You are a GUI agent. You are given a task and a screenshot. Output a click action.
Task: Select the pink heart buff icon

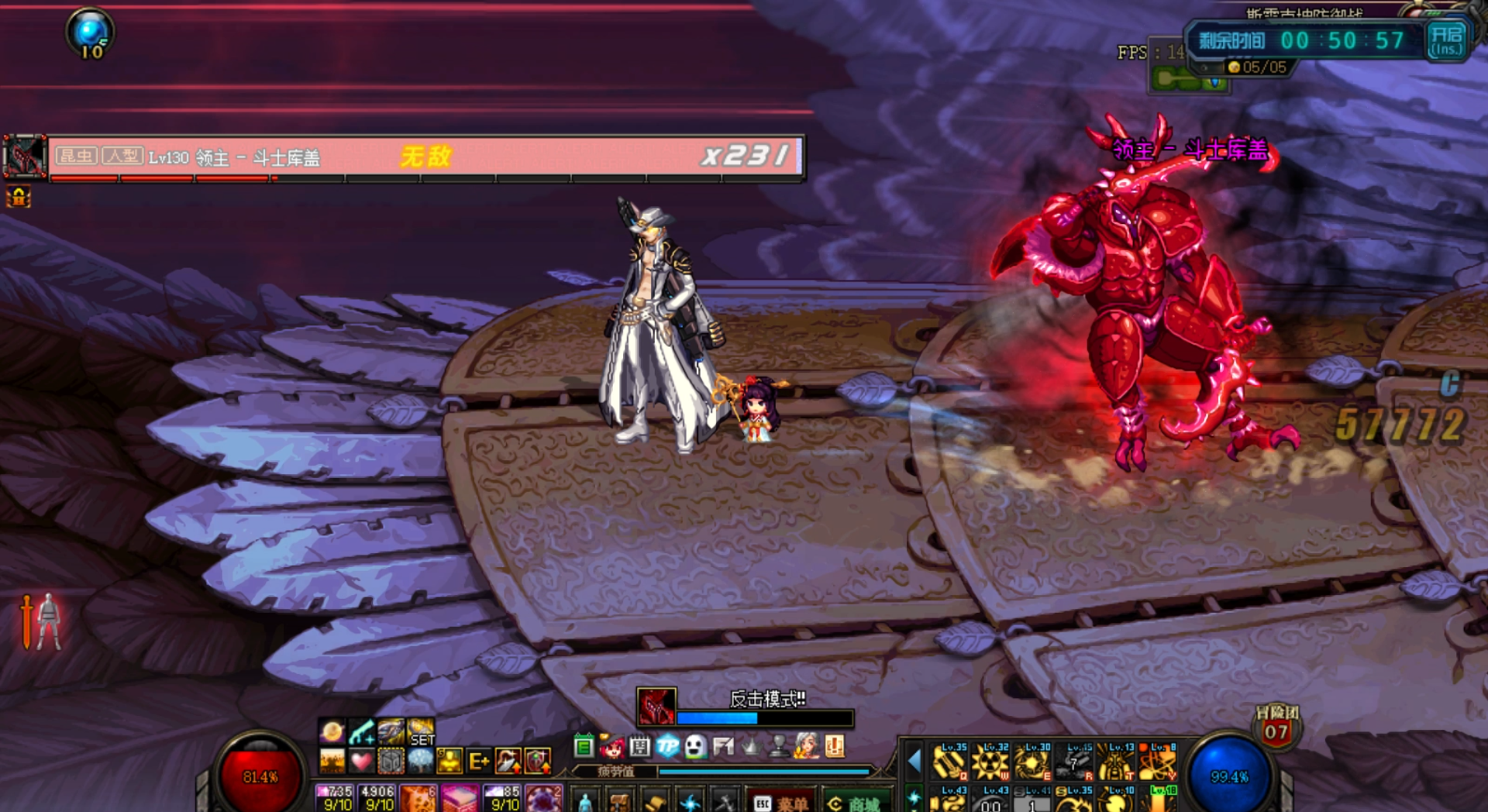tap(361, 761)
